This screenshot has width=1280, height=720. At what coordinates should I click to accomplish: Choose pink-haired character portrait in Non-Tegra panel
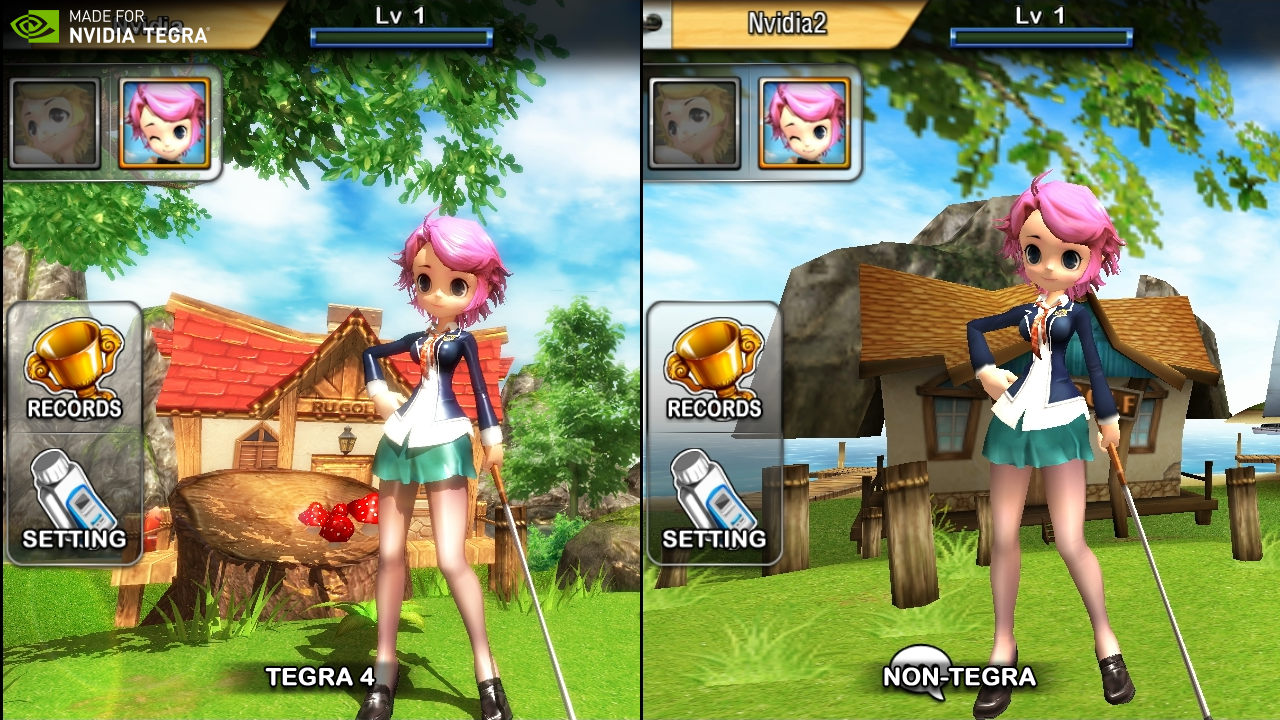click(x=805, y=123)
